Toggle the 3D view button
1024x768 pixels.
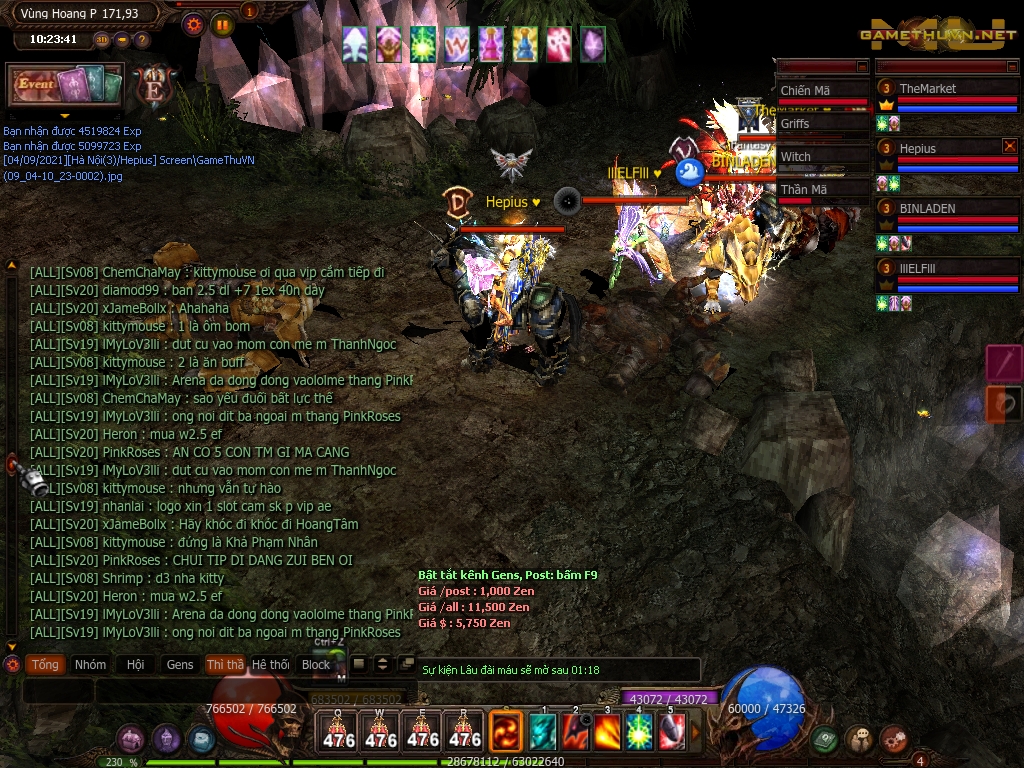point(102,40)
